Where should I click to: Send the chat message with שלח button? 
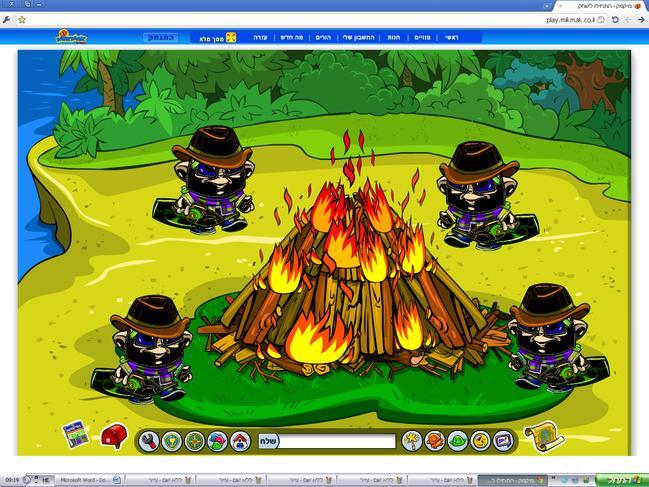pyautogui.click(x=269, y=441)
